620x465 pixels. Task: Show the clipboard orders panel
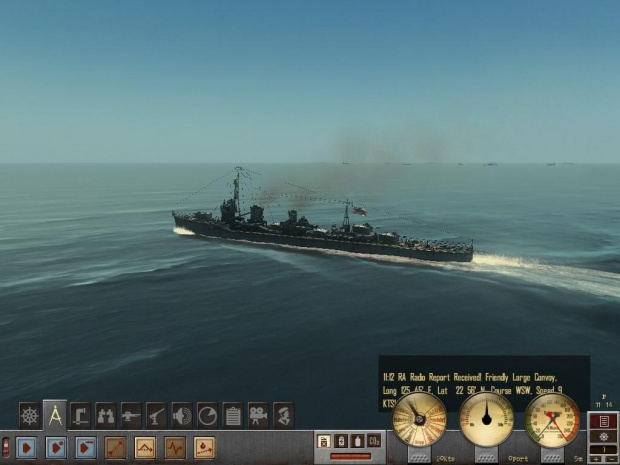pyautogui.click(x=232, y=414)
